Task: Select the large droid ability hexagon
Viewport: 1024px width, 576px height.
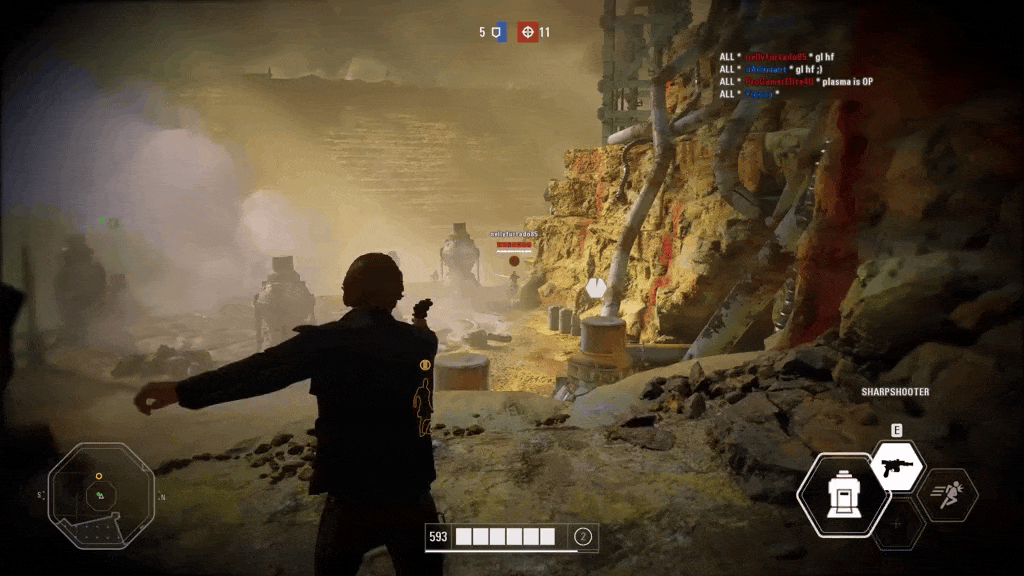Action: point(842,494)
